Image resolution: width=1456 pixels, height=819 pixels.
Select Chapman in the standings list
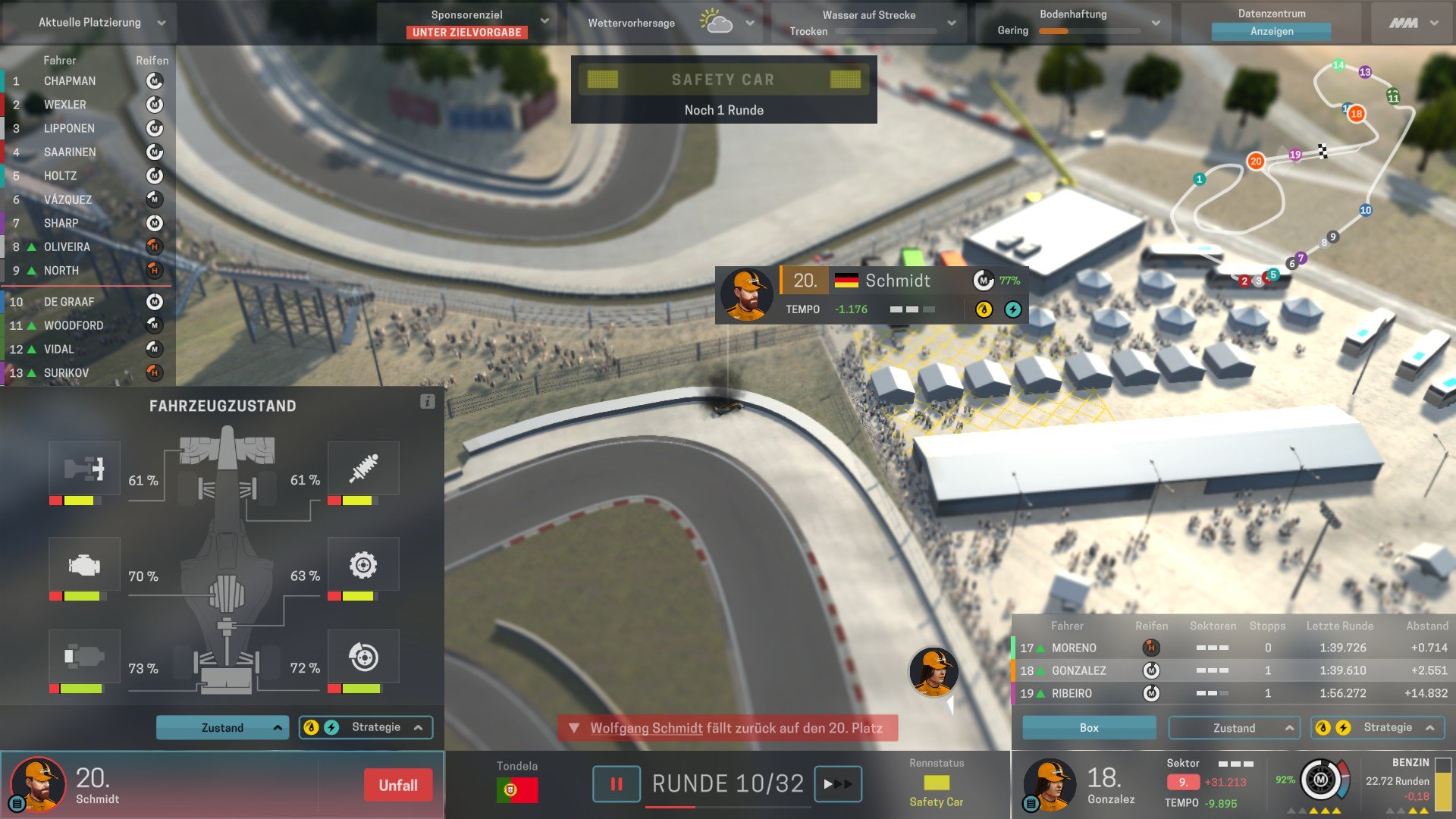[x=70, y=81]
